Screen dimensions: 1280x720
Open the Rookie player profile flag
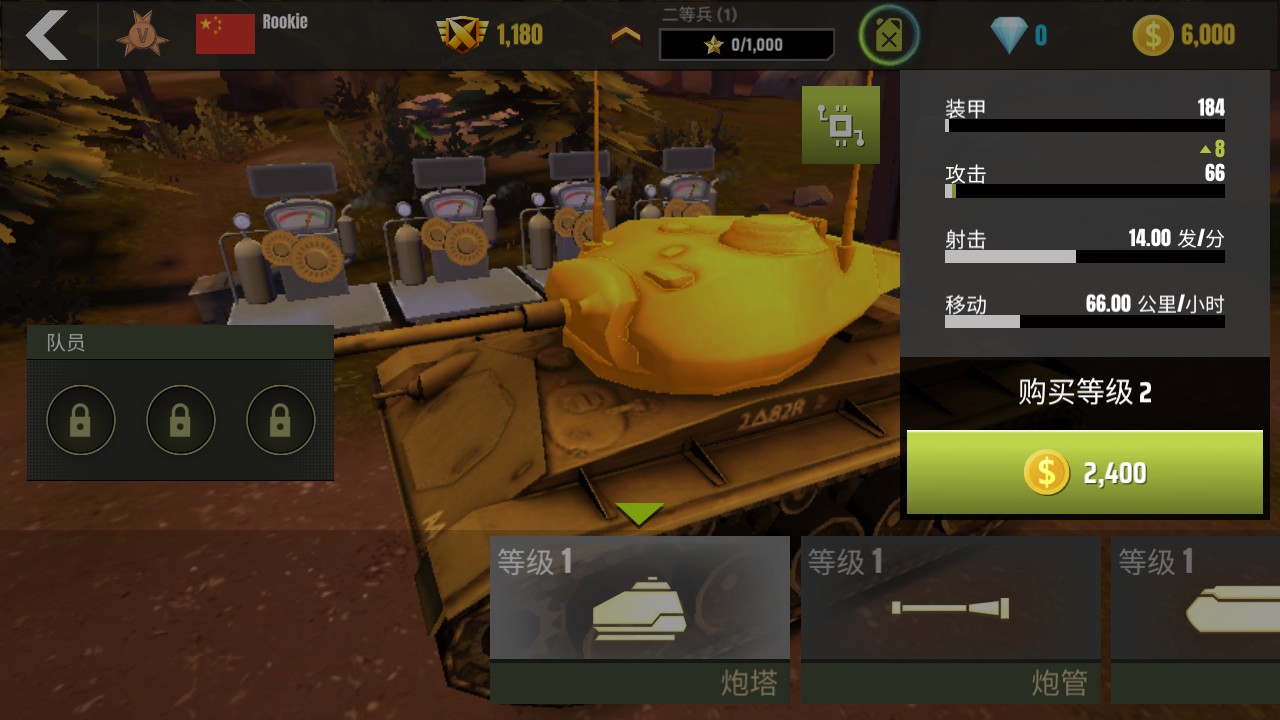click(x=225, y=35)
